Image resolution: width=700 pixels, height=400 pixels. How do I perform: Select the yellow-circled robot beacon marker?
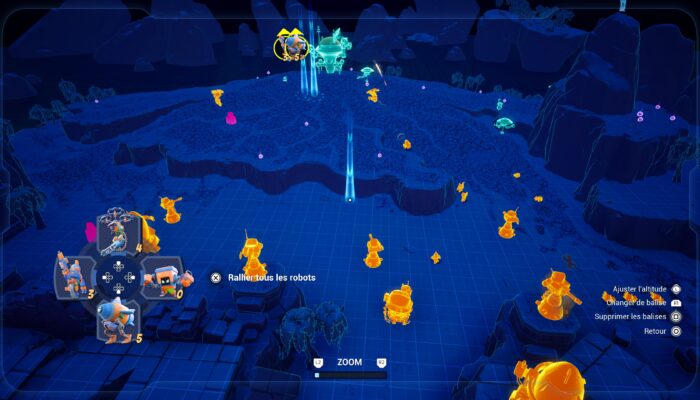pos(293,43)
